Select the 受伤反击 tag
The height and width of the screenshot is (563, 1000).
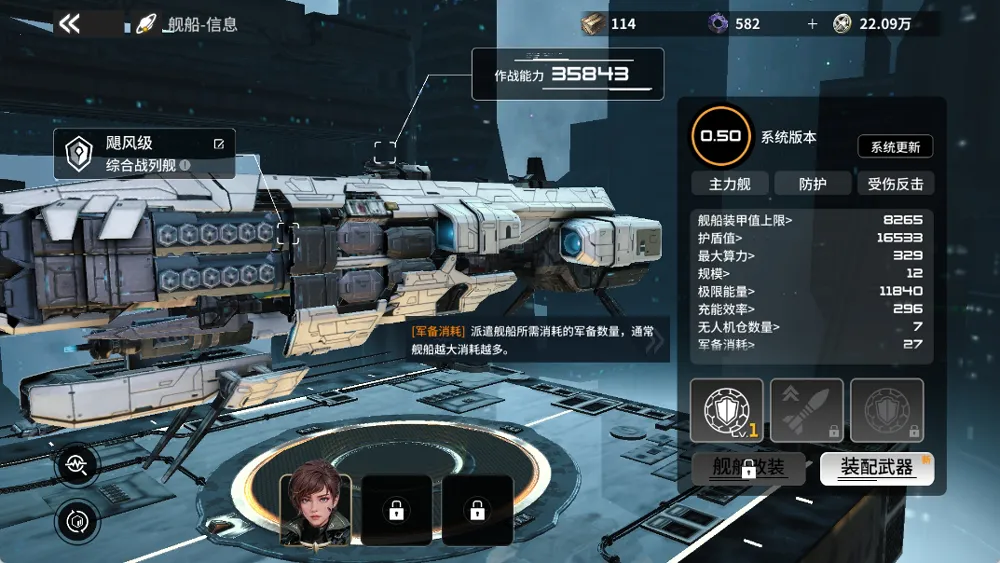tap(895, 183)
